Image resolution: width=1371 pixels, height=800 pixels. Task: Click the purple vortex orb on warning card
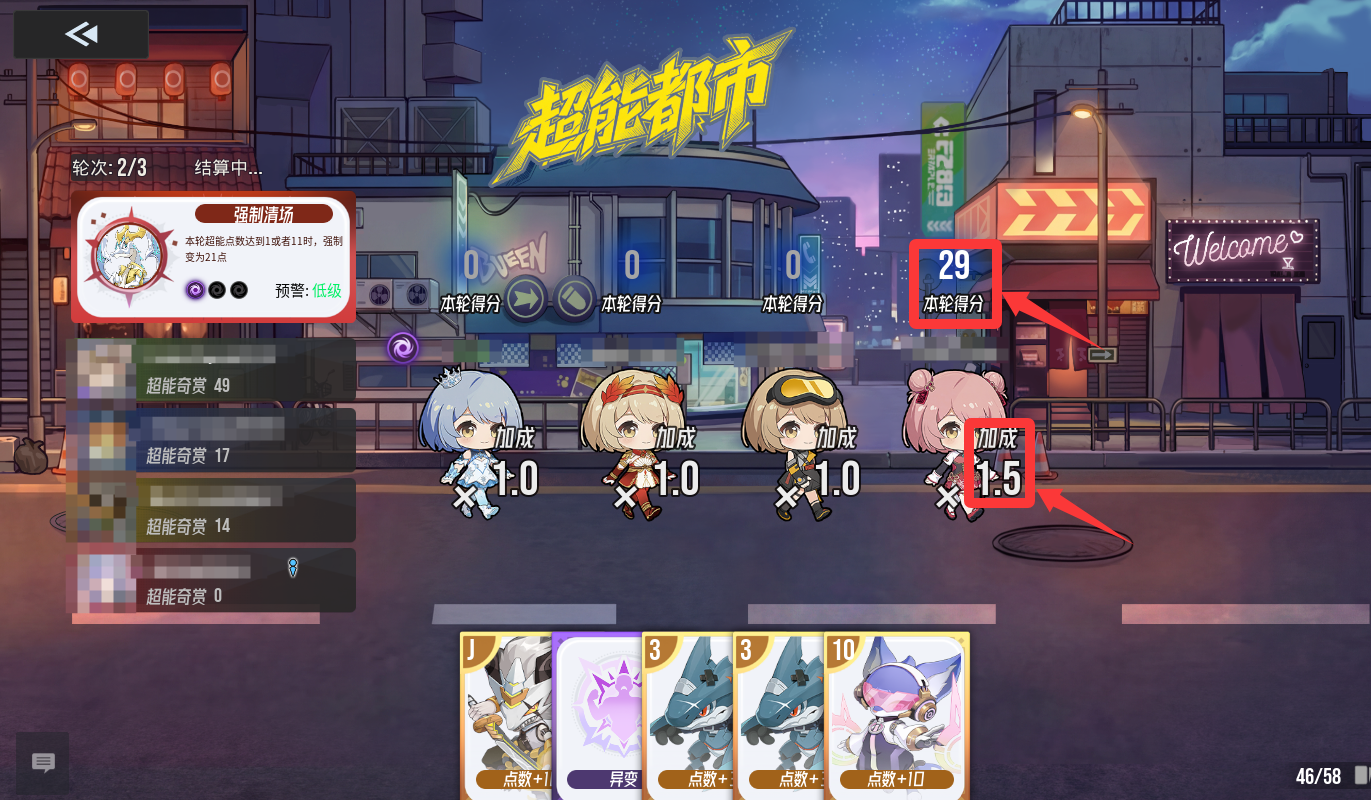point(195,290)
